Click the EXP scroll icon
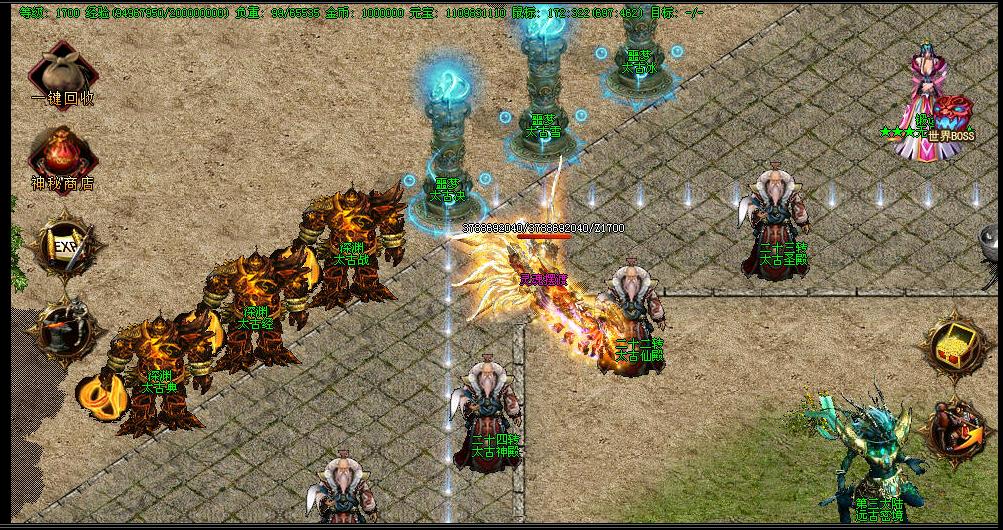This screenshot has width=1003, height=530. coord(66,245)
